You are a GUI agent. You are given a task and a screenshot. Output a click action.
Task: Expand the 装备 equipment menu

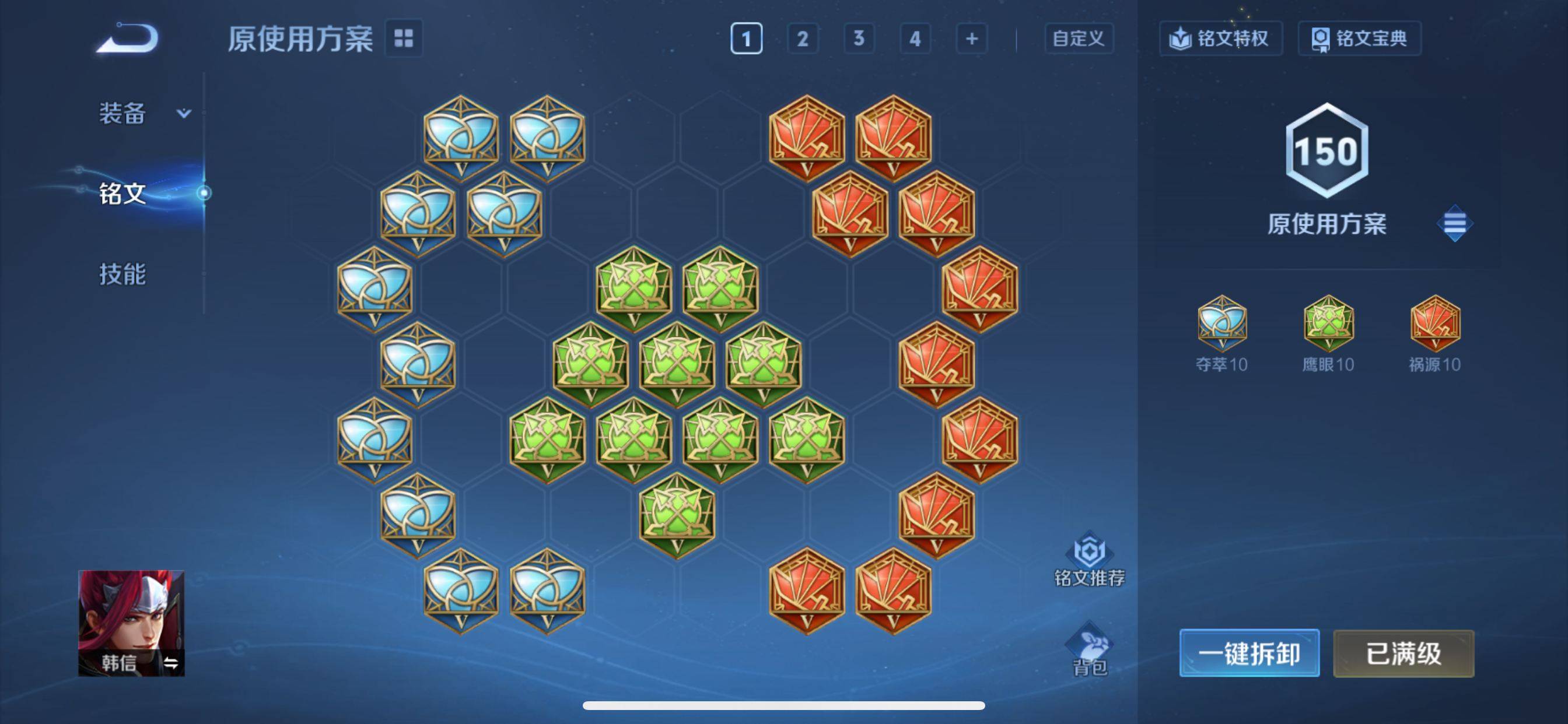click(x=143, y=113)
